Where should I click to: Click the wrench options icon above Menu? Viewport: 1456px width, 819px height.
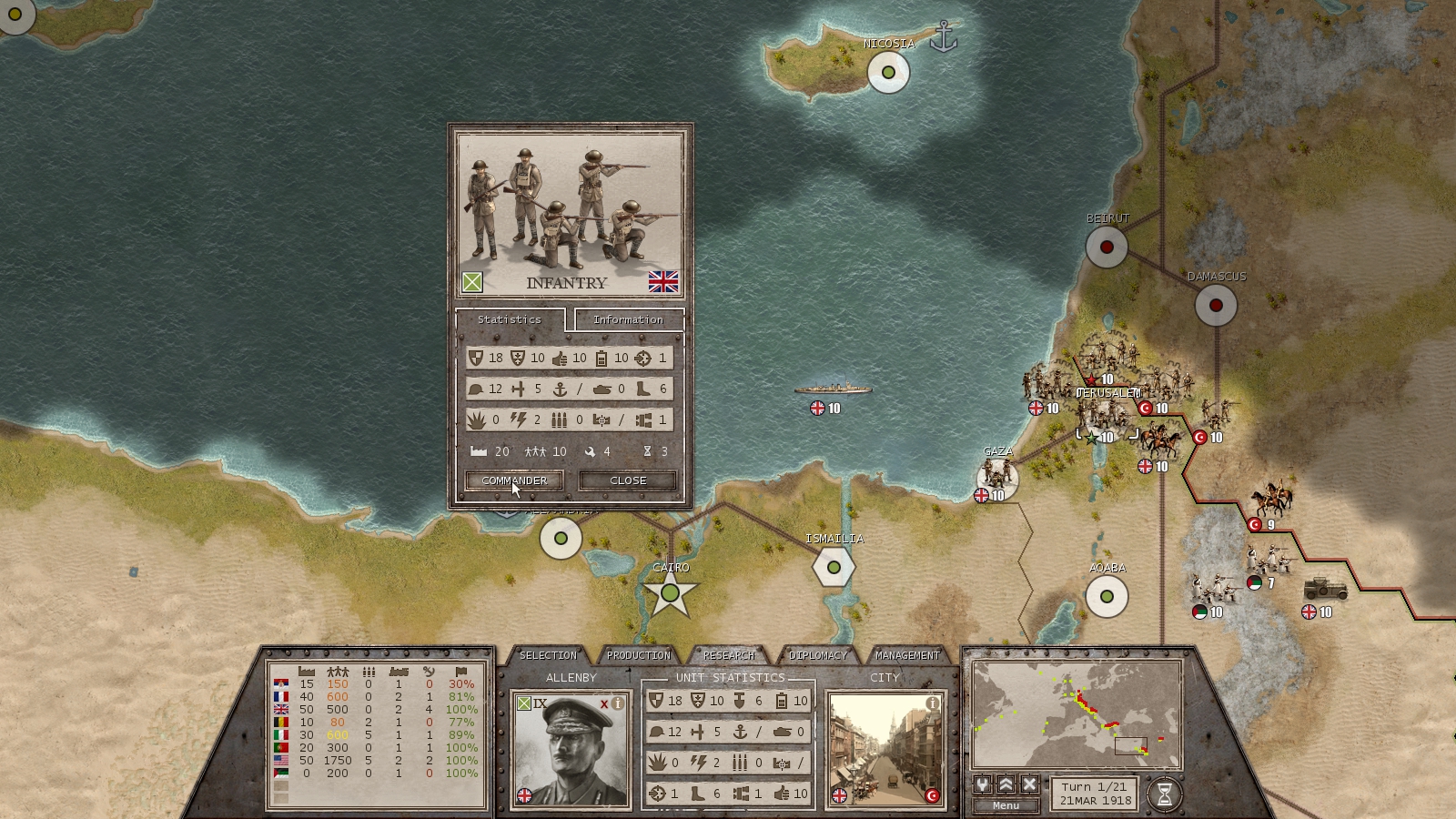982,784
